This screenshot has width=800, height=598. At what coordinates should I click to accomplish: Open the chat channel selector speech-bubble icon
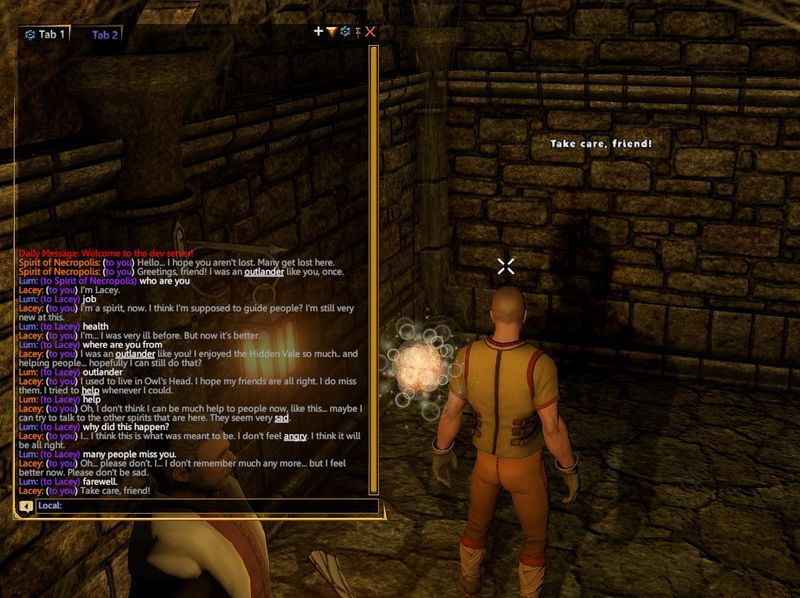click(x=26, y=506)
